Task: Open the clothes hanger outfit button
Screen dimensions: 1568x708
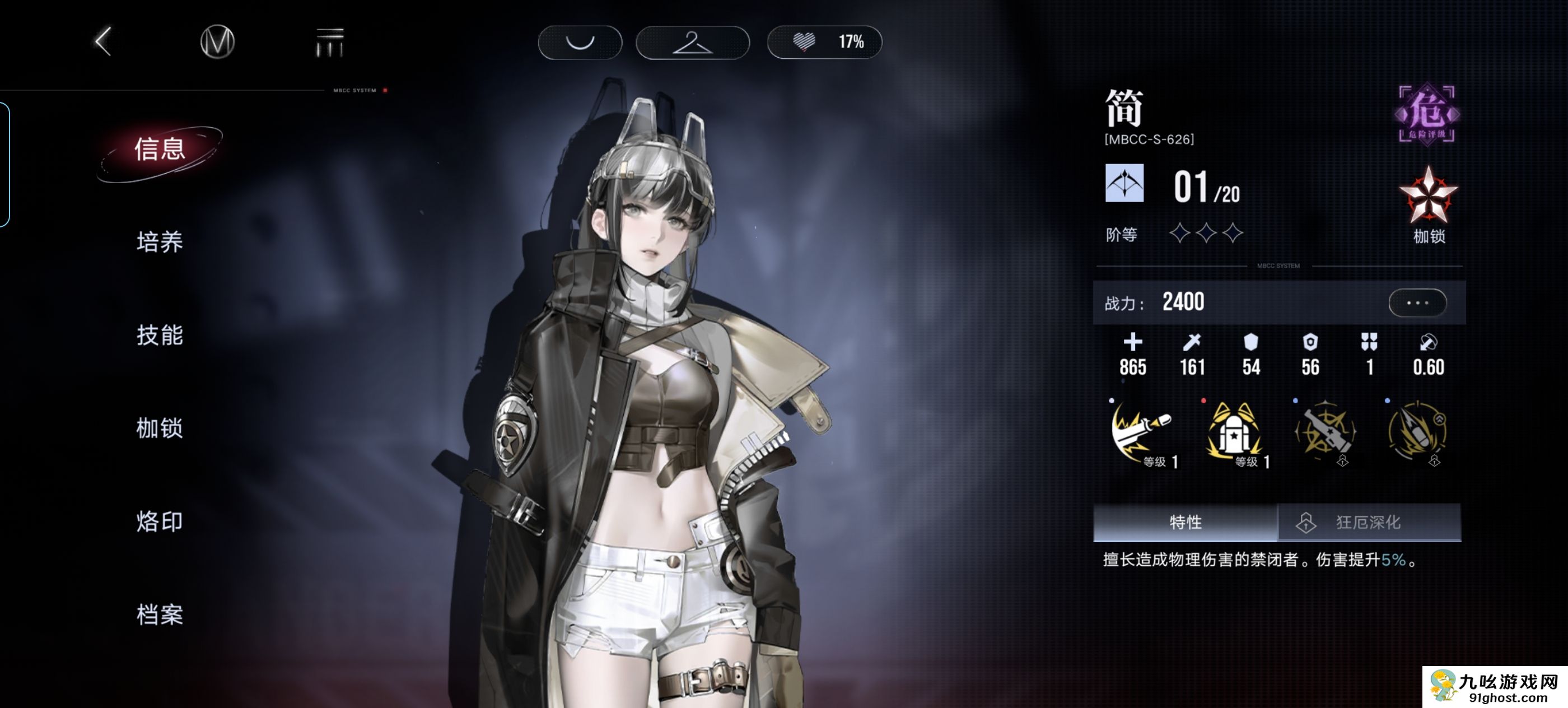Action: coord(692,42)
